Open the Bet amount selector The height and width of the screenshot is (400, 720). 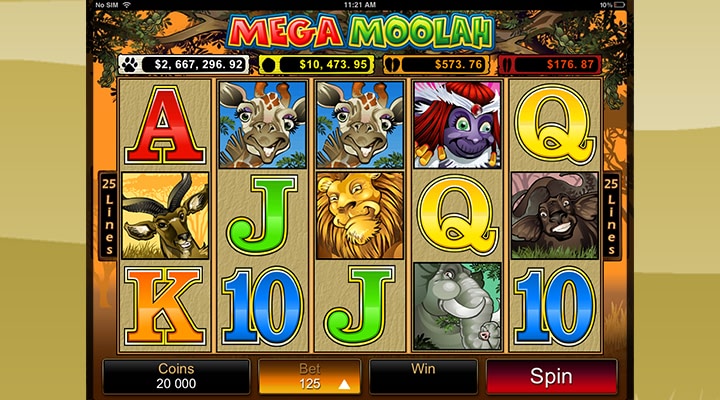click(x=309, y=377)
